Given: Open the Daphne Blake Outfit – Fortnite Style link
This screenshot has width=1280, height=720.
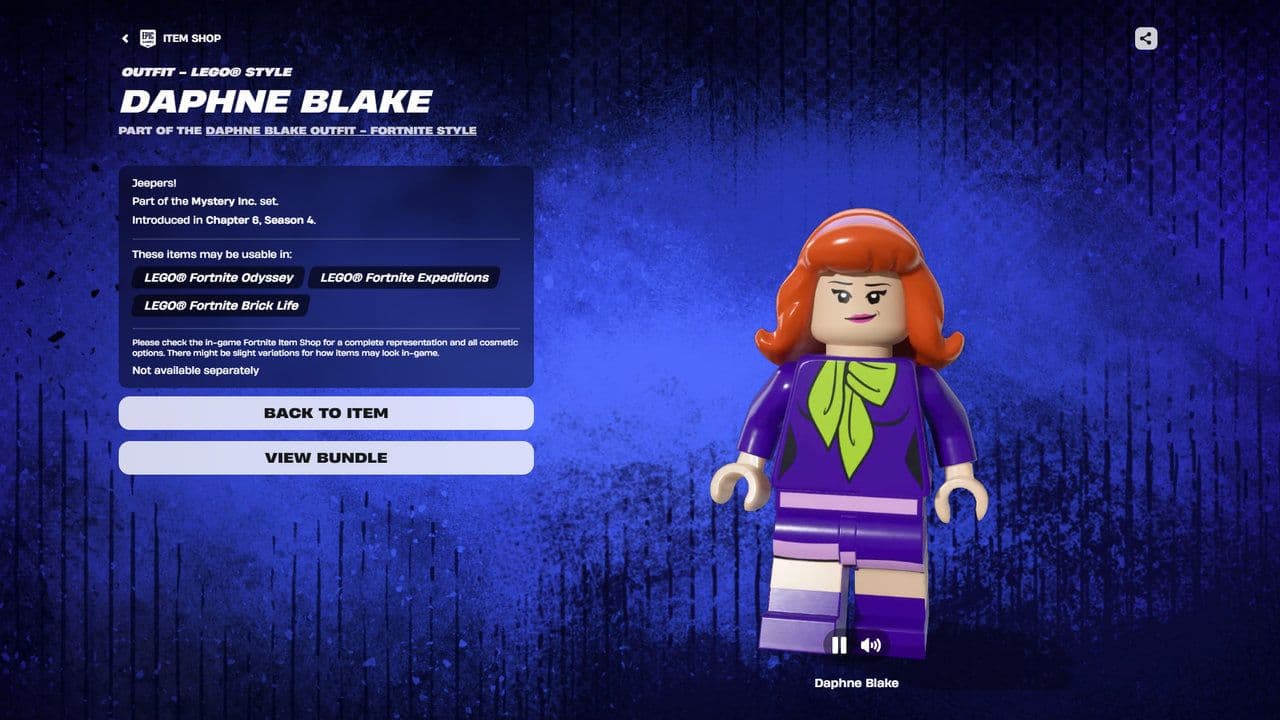Looking at the screenshot, I should [341, 130].
